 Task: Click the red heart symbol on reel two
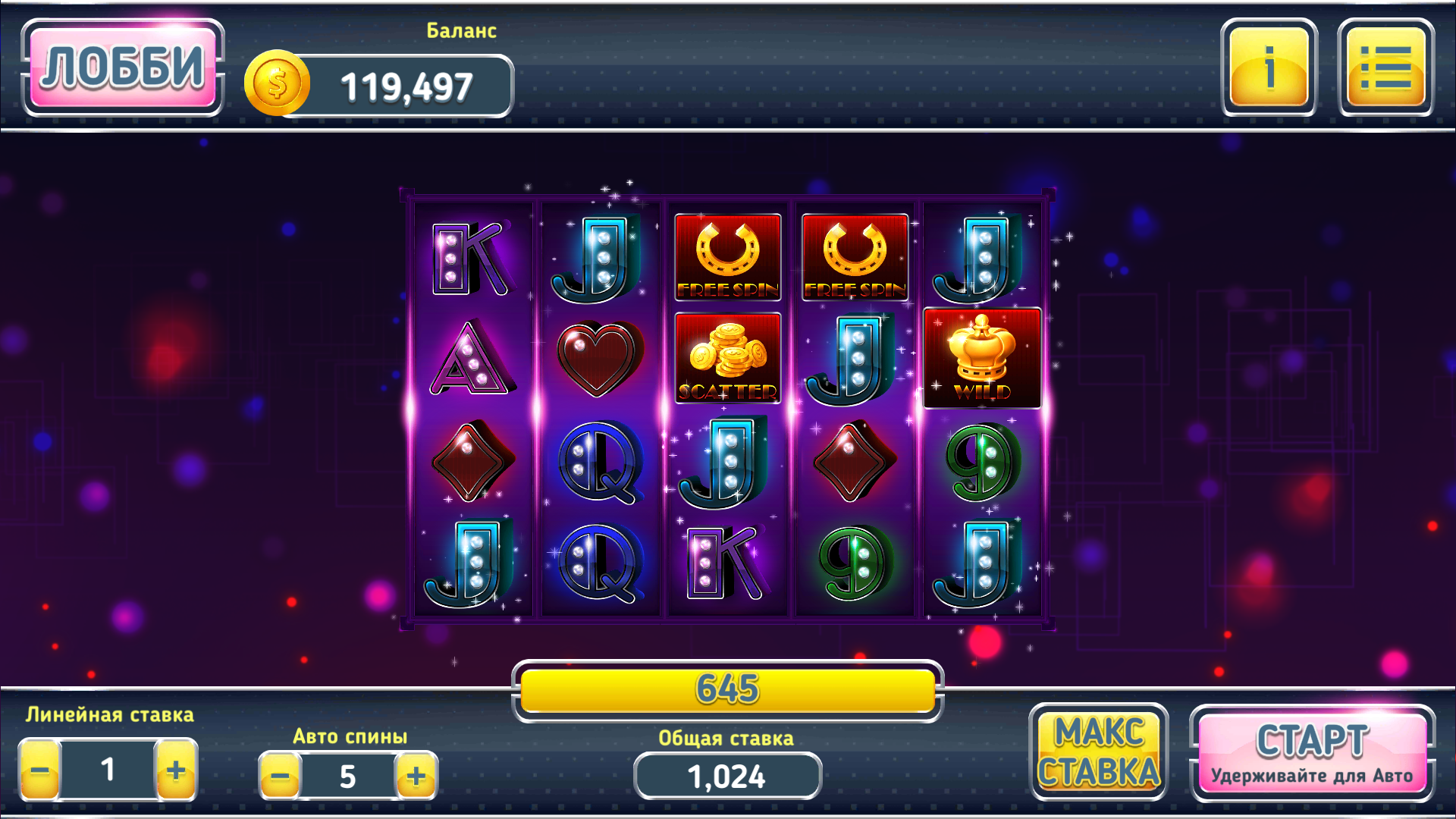click(599, 358)
